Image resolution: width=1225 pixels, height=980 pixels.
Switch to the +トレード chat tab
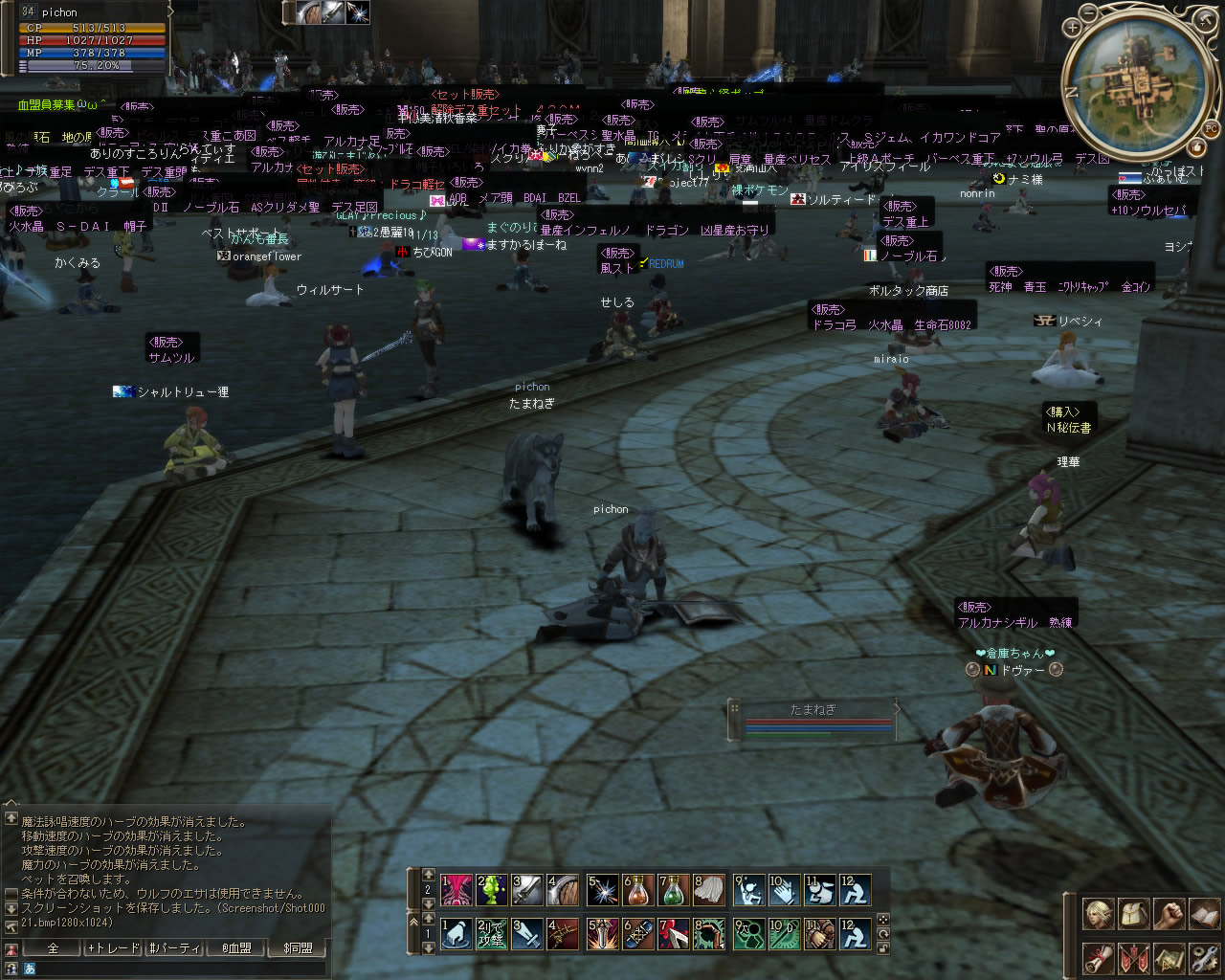(x=114, y=947)
